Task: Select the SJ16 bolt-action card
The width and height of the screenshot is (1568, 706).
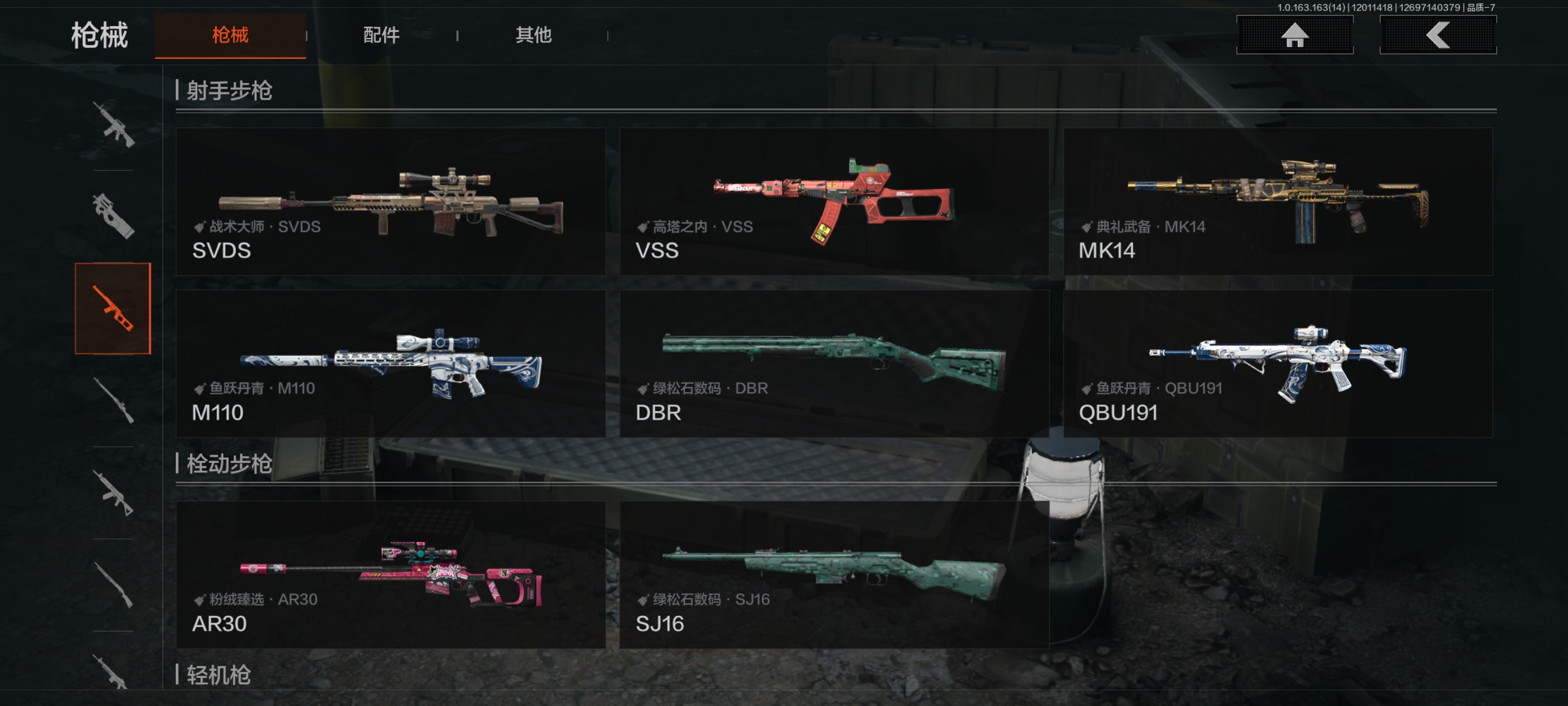Action: point(834,574)
